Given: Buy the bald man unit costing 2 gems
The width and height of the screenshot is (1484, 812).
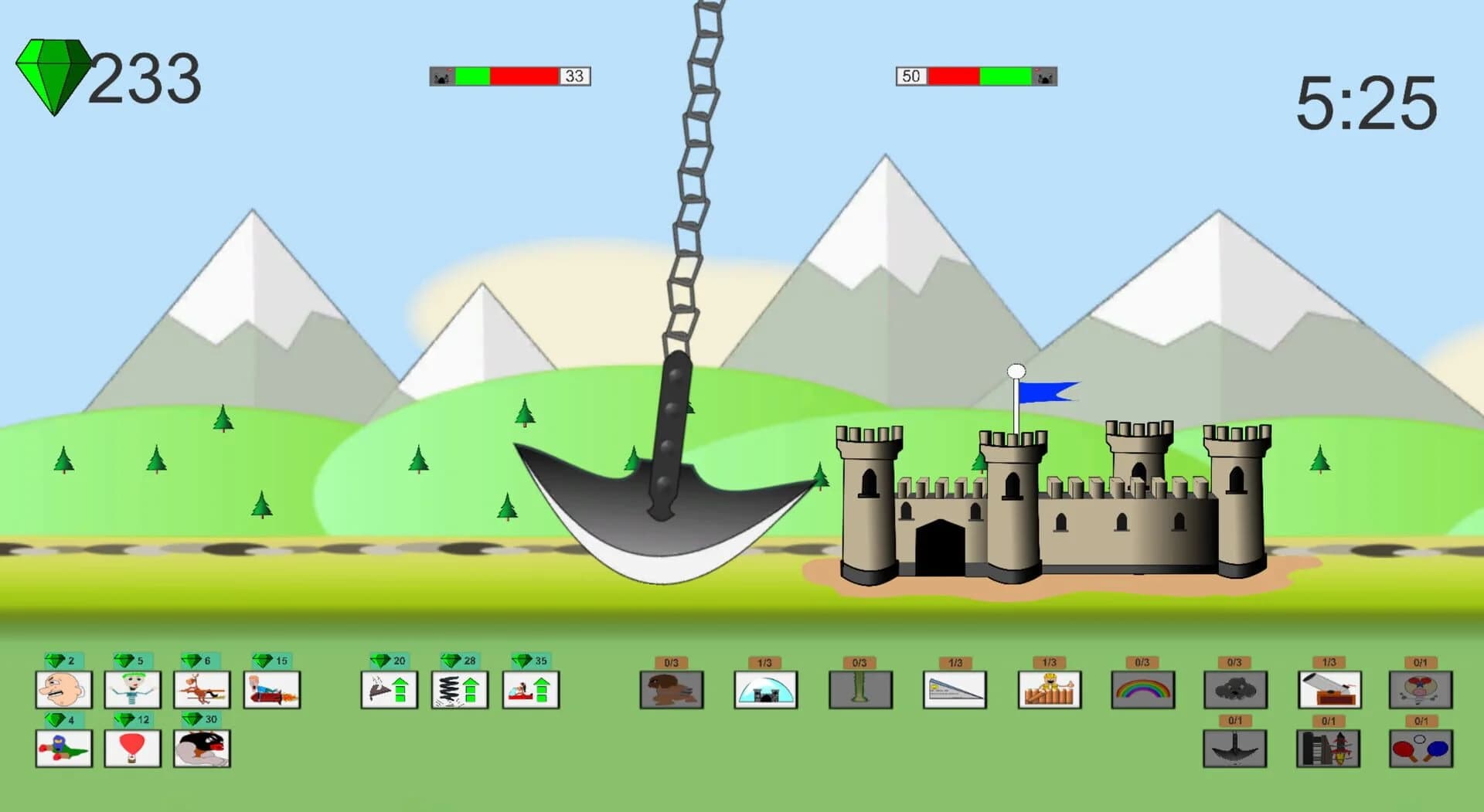Looking at the screenshot, I should tap(63, 690).
